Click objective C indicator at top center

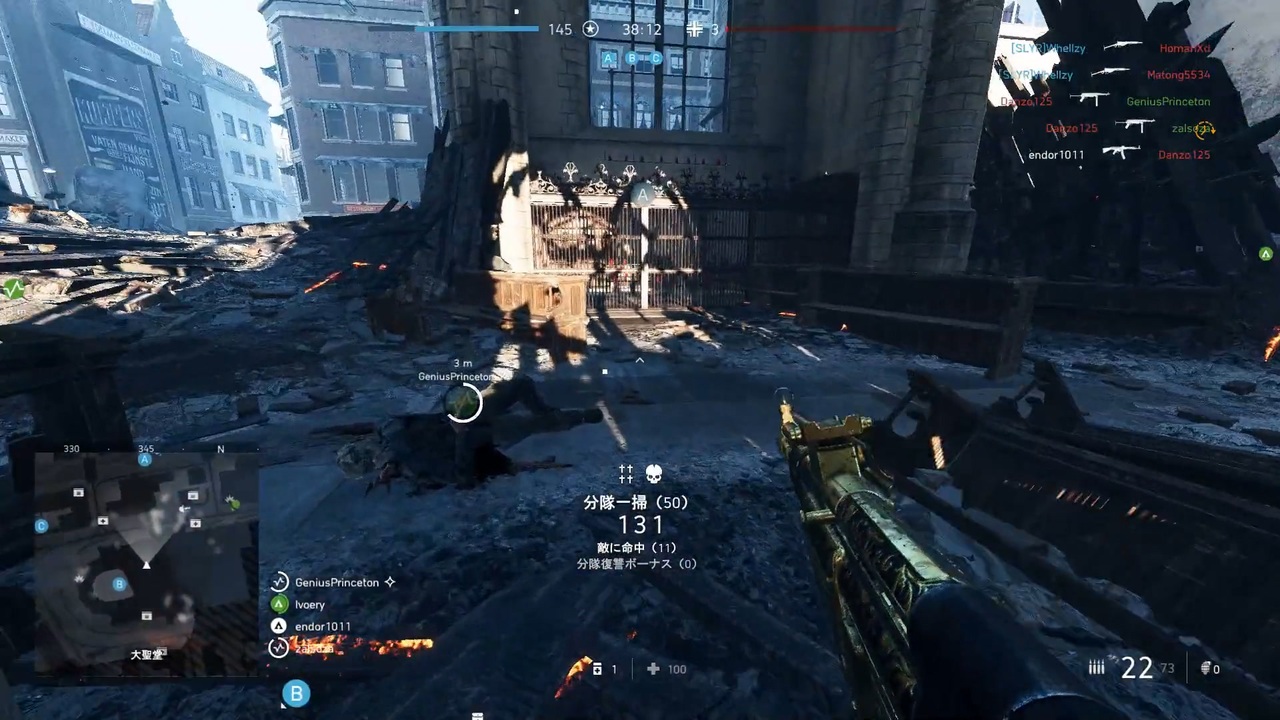(656, 59)
